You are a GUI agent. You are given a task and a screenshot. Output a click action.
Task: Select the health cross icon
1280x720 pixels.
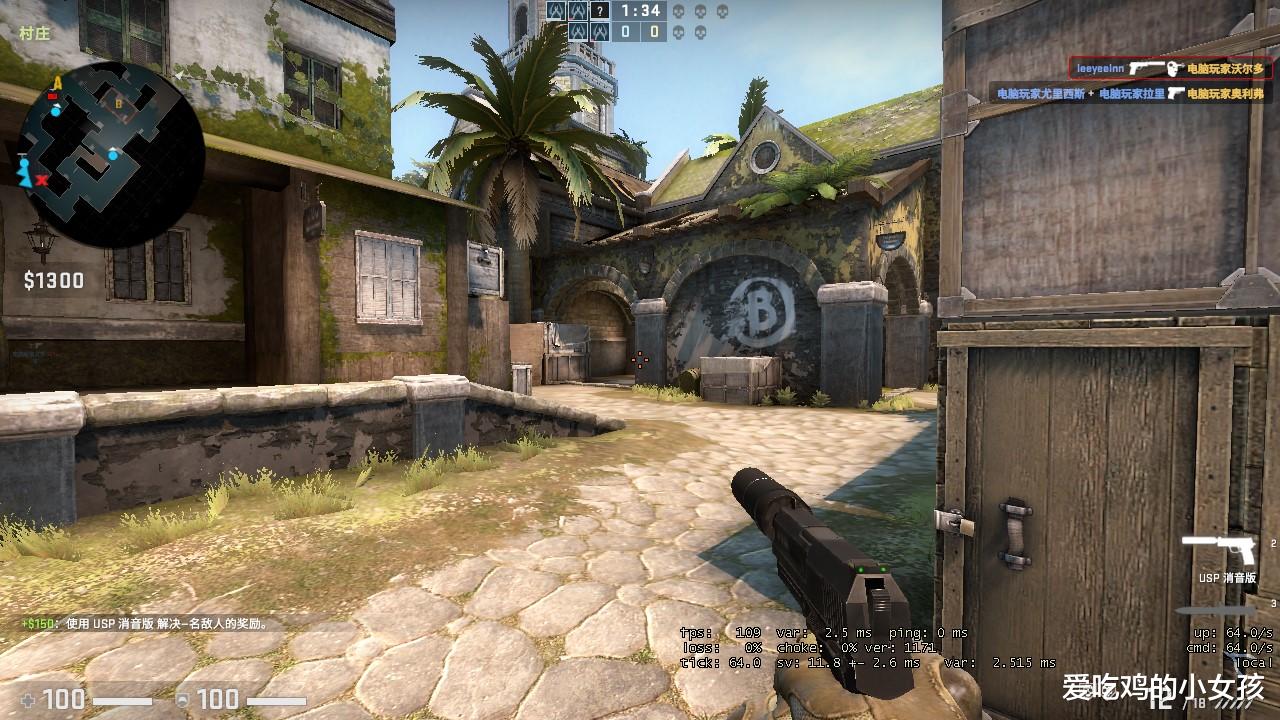pos(30,702)
